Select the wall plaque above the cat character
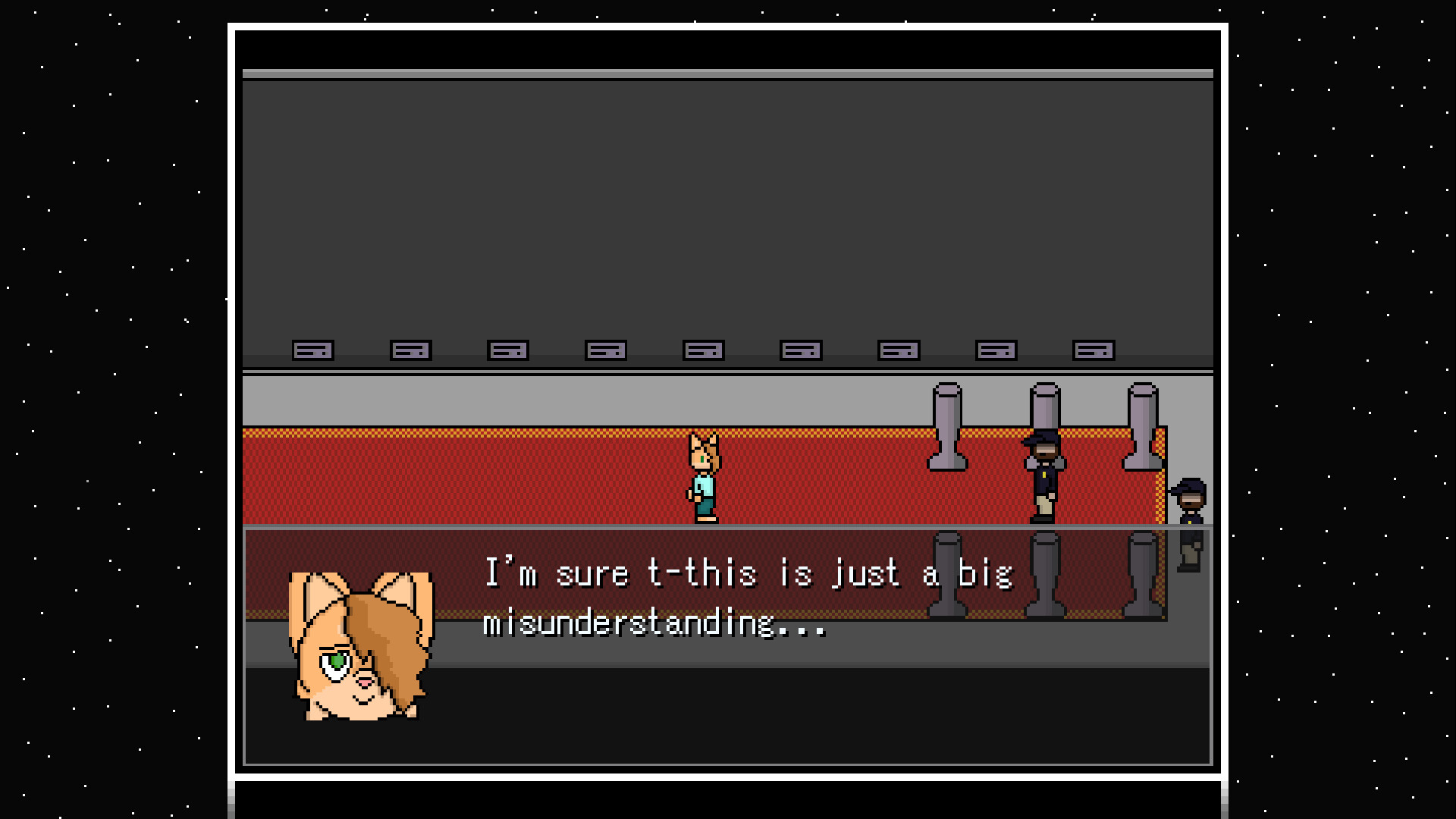This screenshot has height=819, width=1456. click(x=704, y=350)
